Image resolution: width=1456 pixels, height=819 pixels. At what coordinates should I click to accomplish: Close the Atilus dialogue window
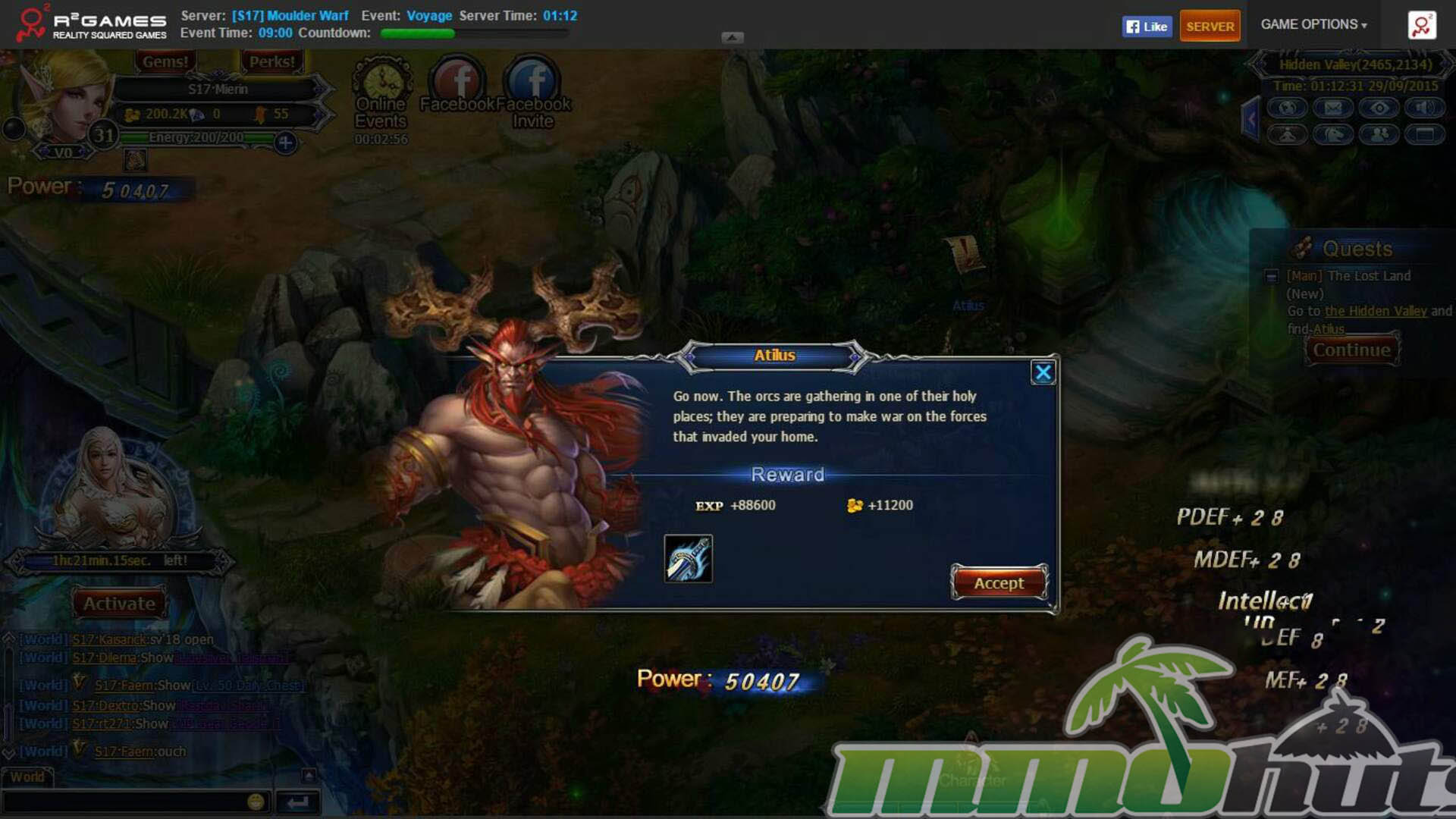[x=1043, y=372]
